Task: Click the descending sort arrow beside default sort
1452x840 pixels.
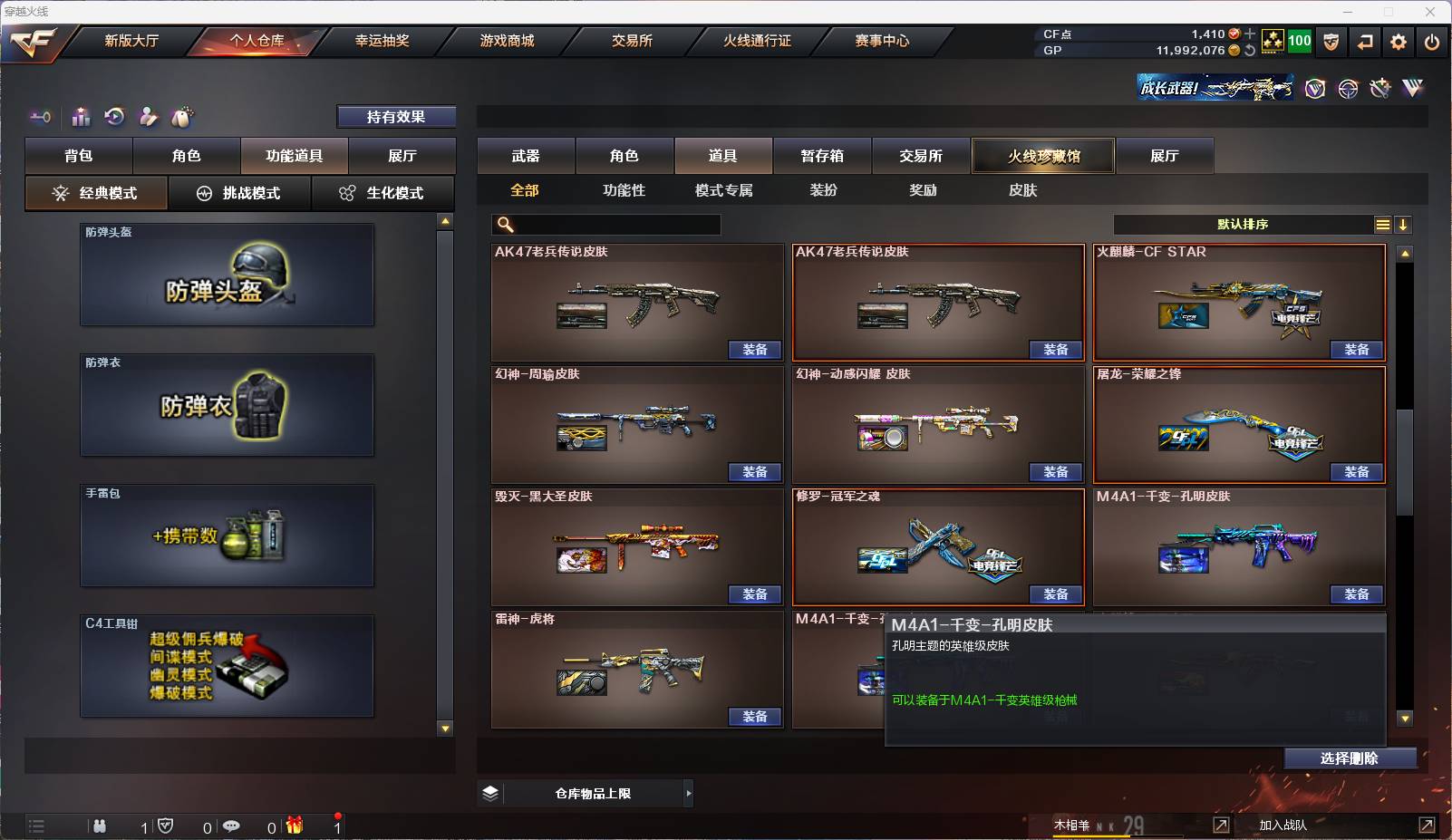Action: coord(1404,224)
